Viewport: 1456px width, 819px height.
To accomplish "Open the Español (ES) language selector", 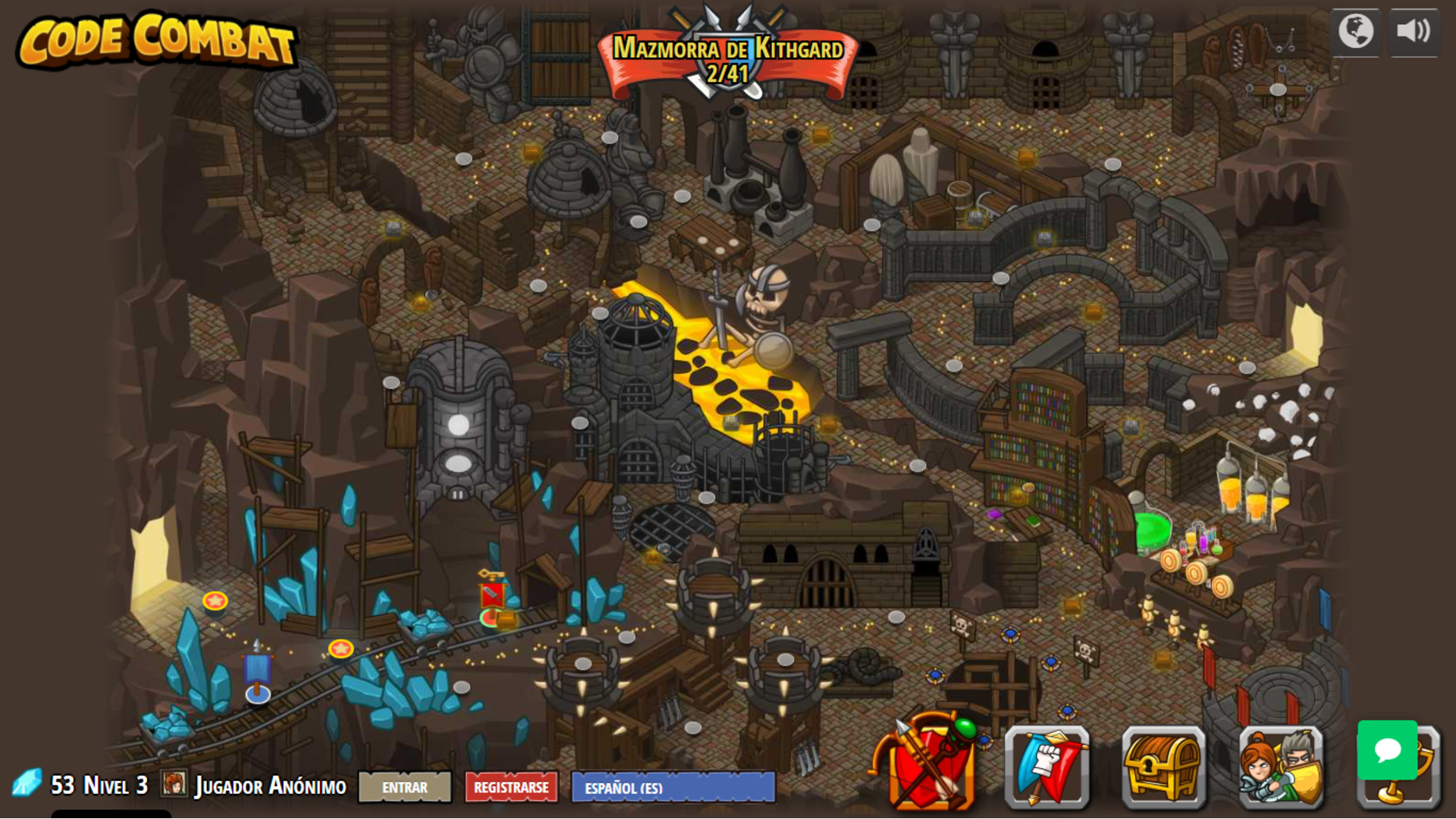I will [x=671, y=789].
